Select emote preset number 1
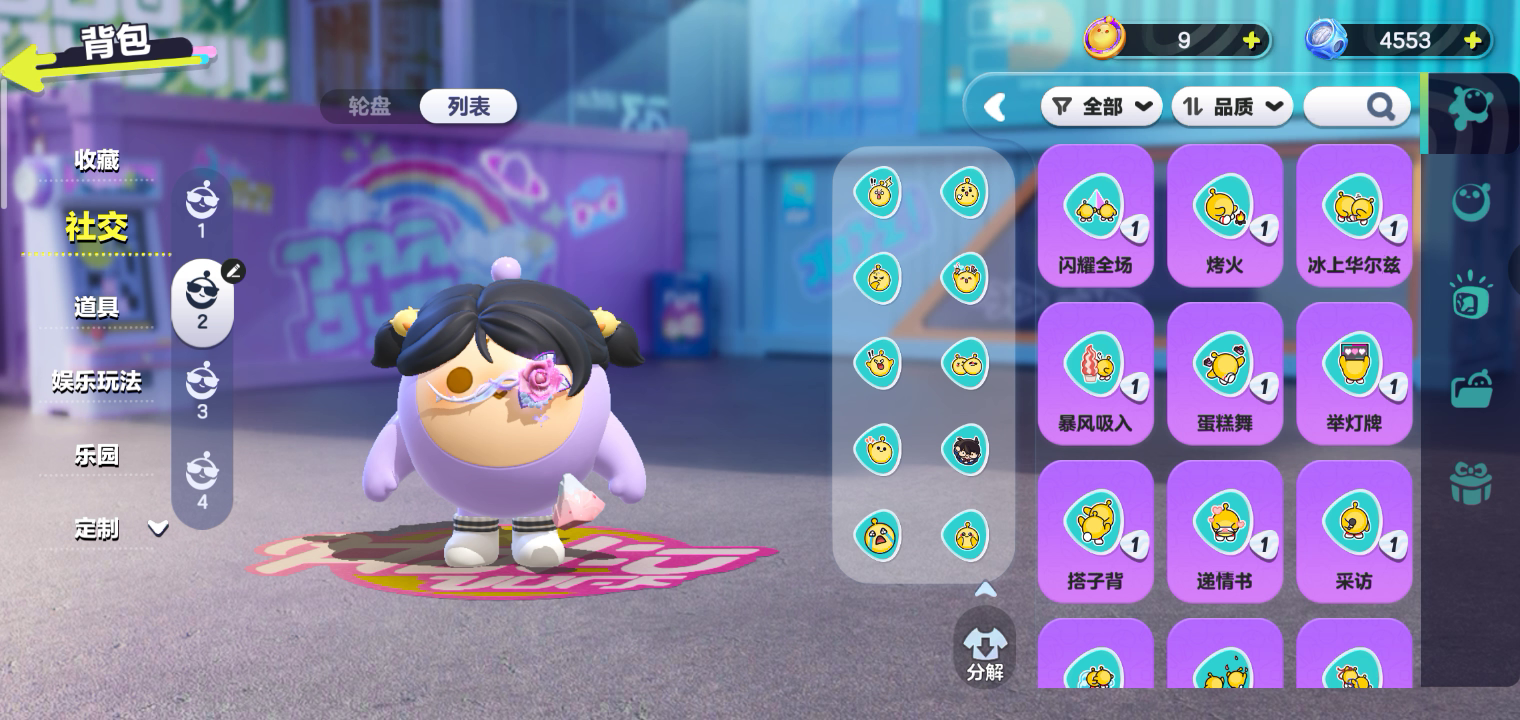The width and height of the screenshot is (1520, 720). click(x=202, y=209)
